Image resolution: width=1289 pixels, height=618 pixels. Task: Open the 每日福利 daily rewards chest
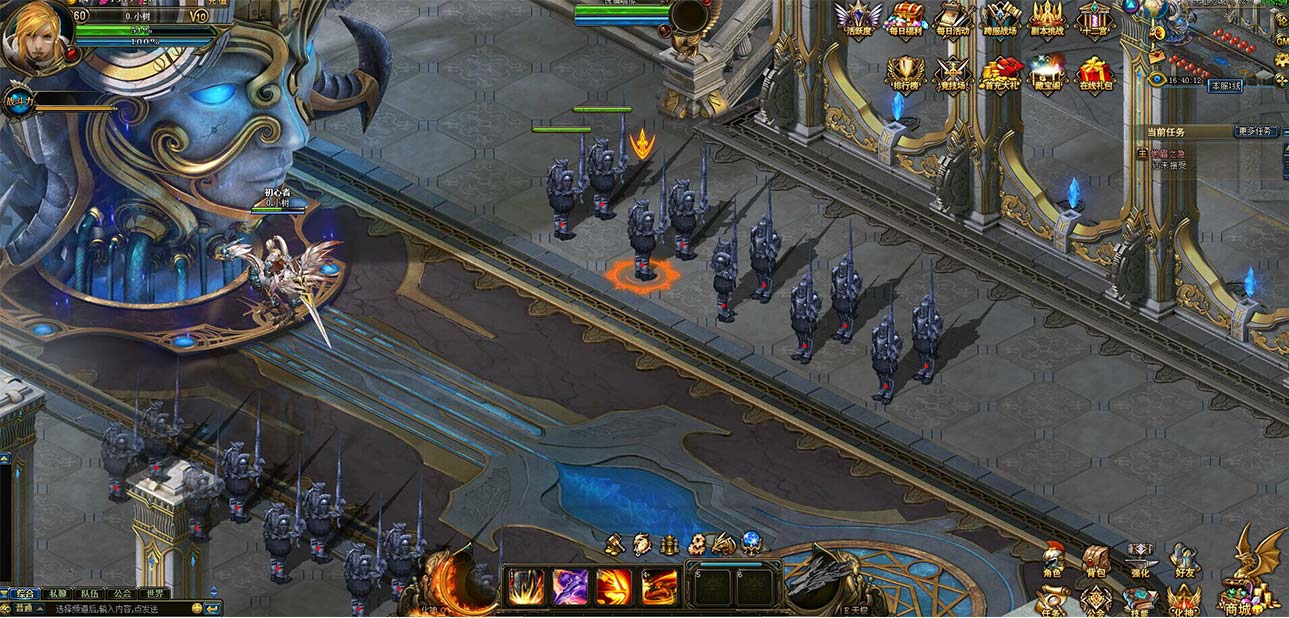point(908,19)
